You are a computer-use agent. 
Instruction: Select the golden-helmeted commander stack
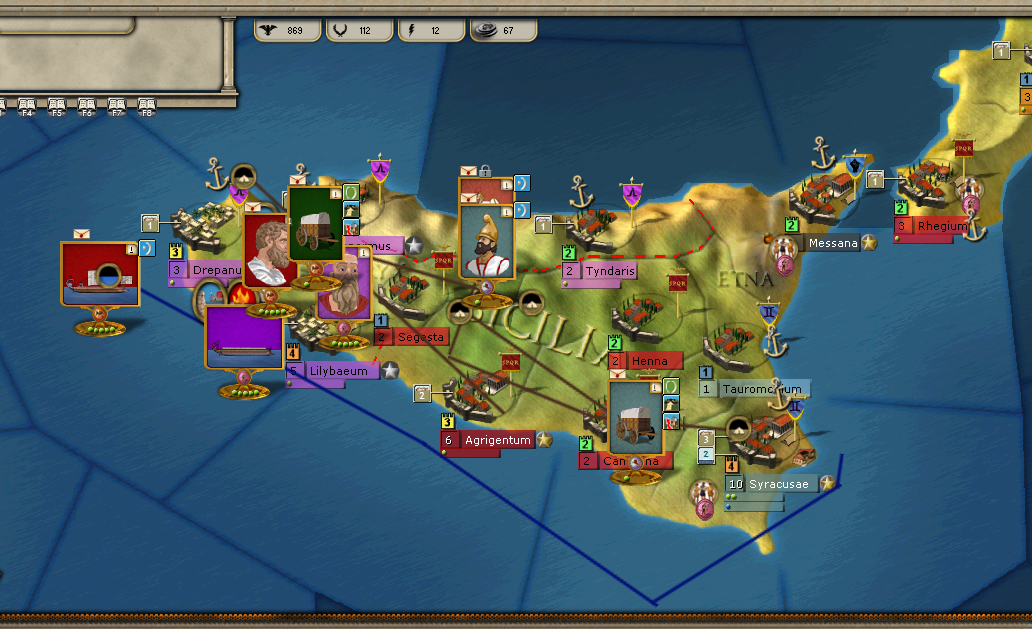pos(486,242)
